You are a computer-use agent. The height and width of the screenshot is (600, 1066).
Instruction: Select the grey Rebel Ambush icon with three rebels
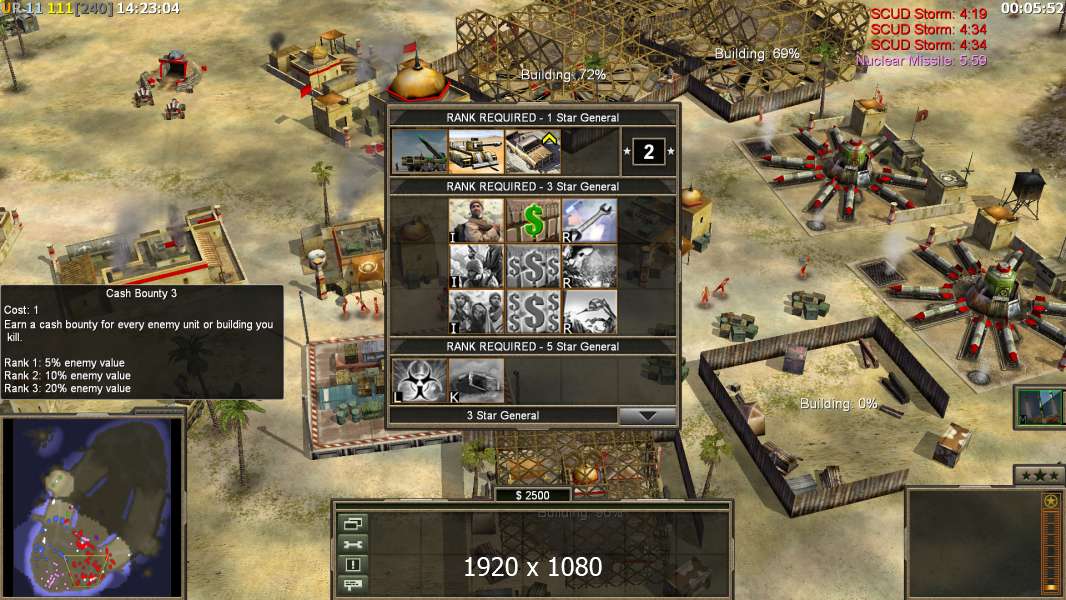(x=475, y=311)
